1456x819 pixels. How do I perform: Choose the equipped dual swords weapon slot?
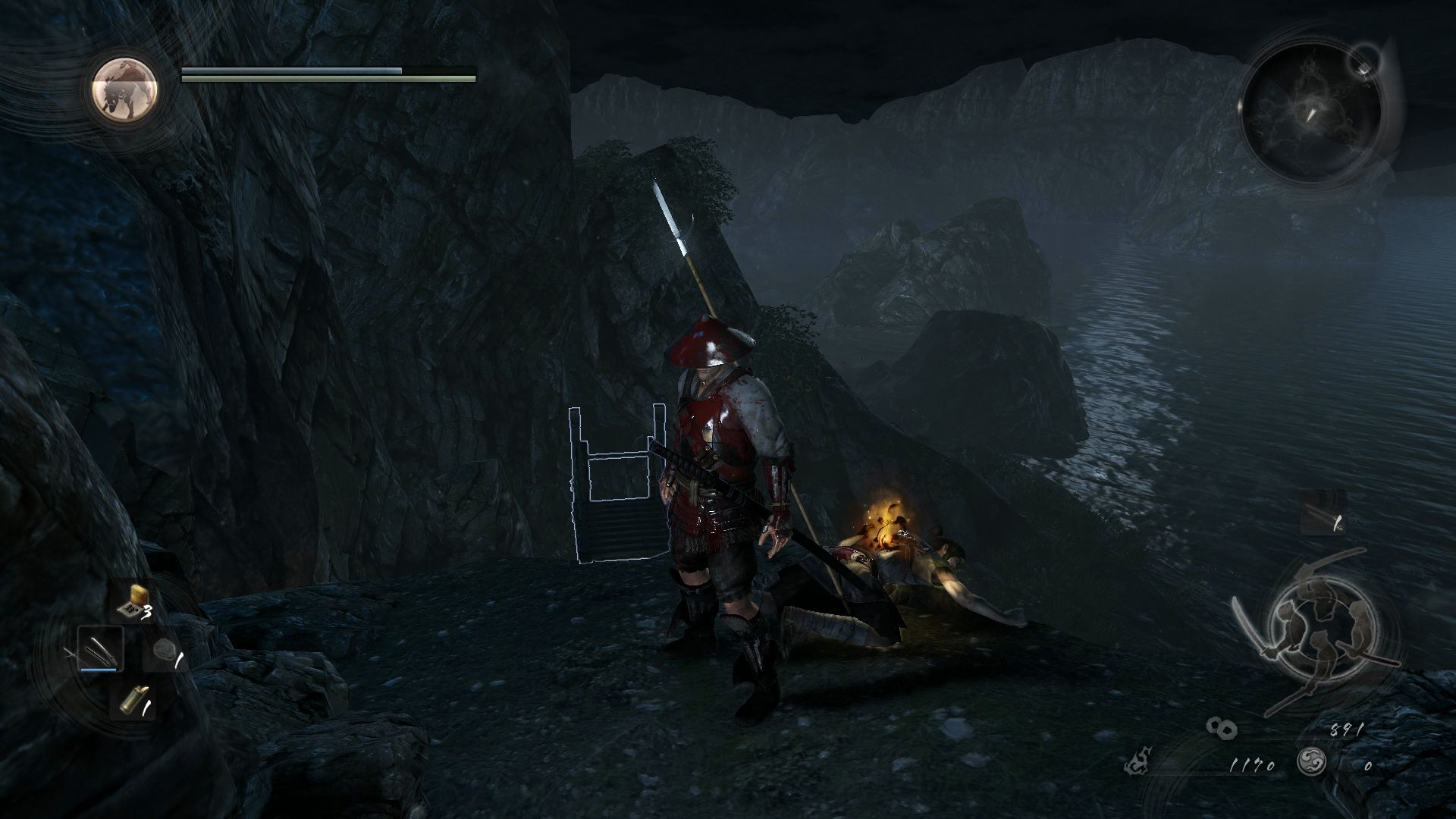[99, 649]
